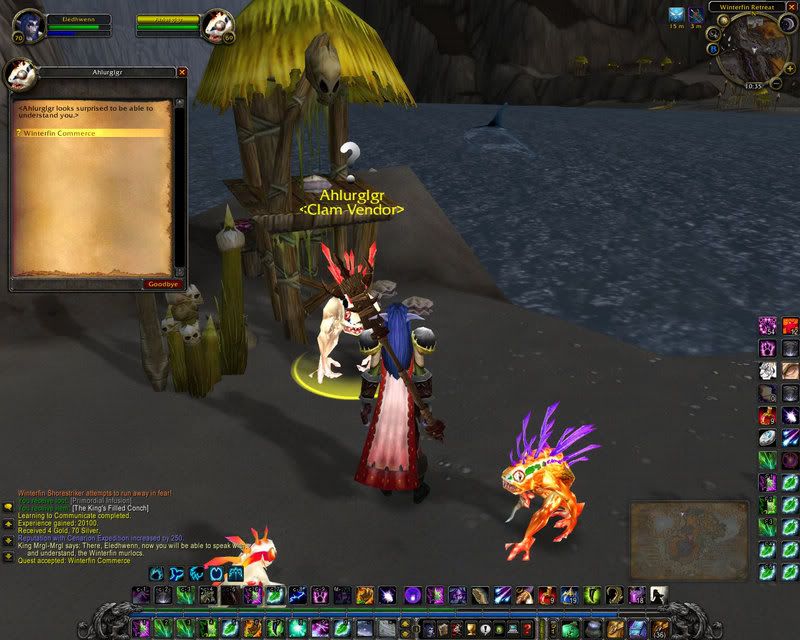Close the minimap with the X button
Image resolution: width=800 pixels, height=640 pixels.
(791, 7)
